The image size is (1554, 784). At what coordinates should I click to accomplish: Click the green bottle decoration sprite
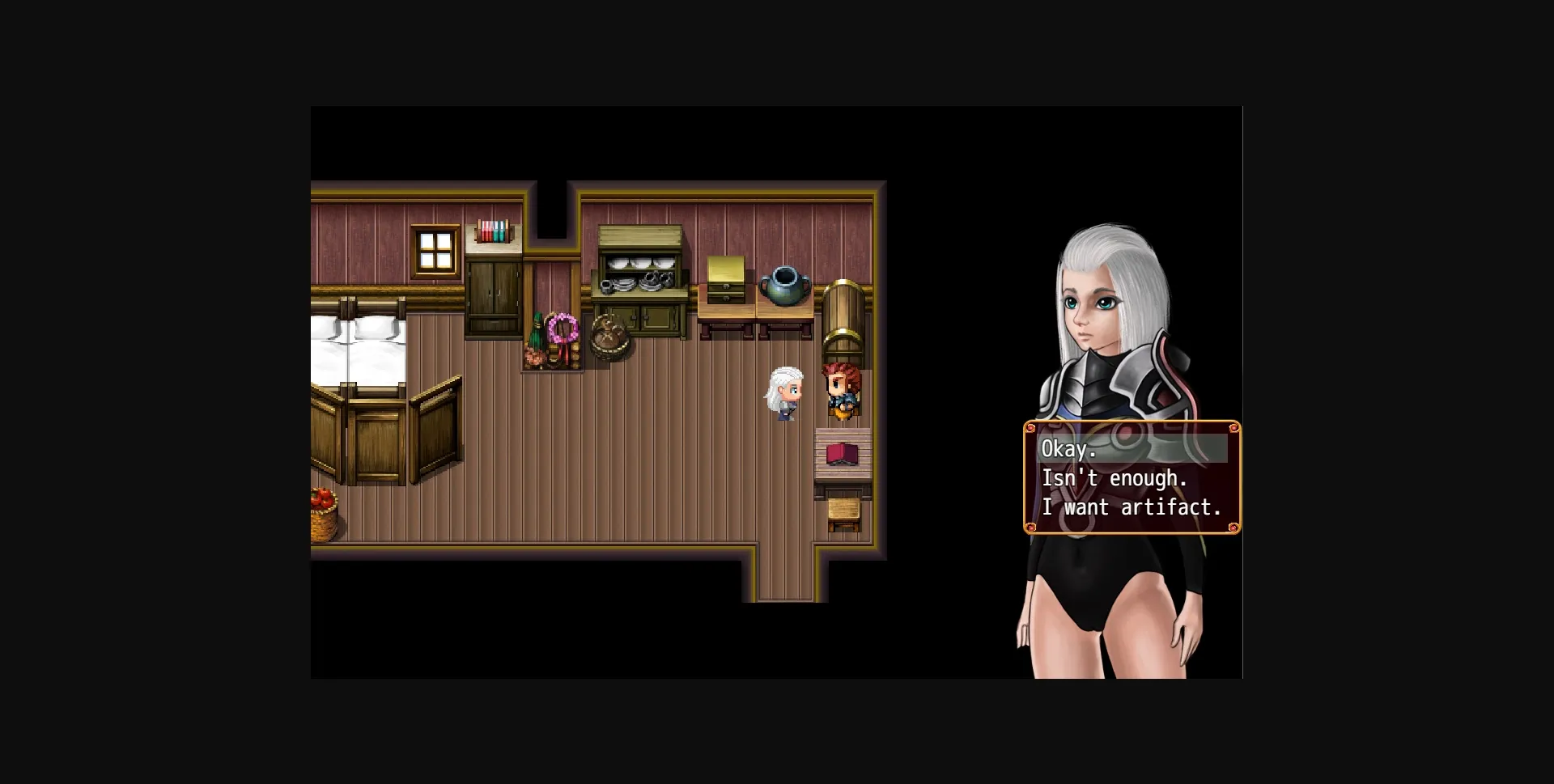pyautogui.click(x=537, y=332)
